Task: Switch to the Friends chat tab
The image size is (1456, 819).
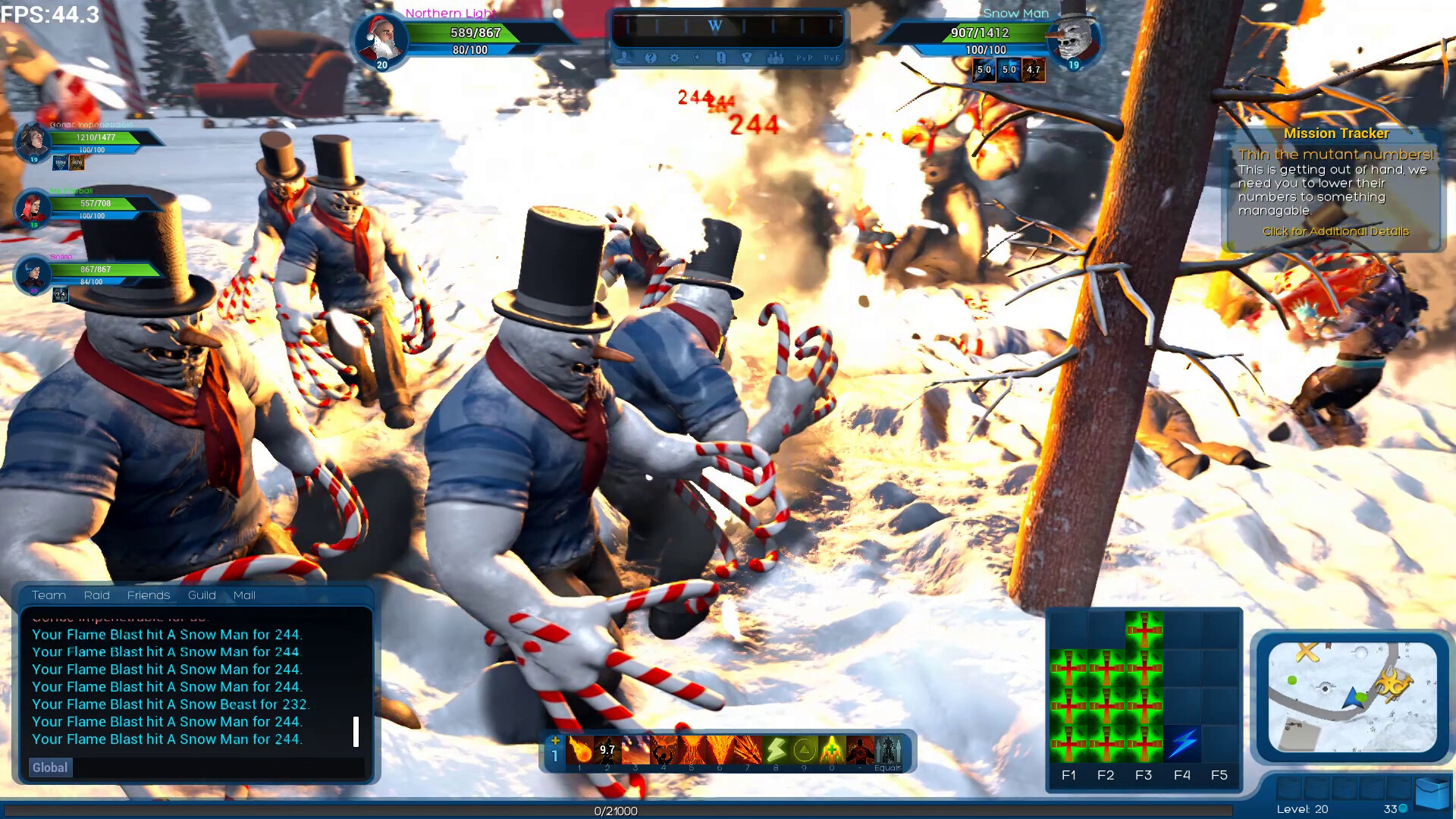Action: 149,595
